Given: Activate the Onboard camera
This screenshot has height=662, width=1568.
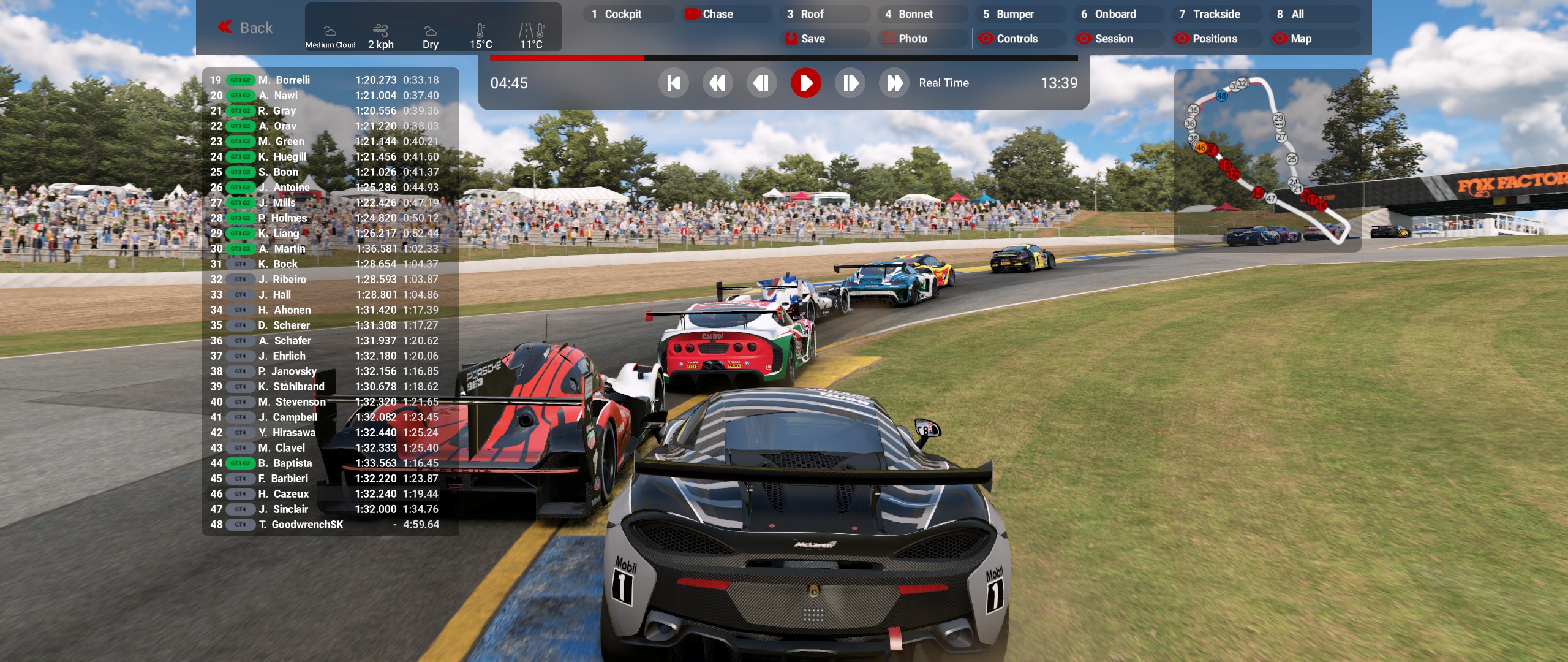Looking at the screenshot, I should (x=1117, y=14).
